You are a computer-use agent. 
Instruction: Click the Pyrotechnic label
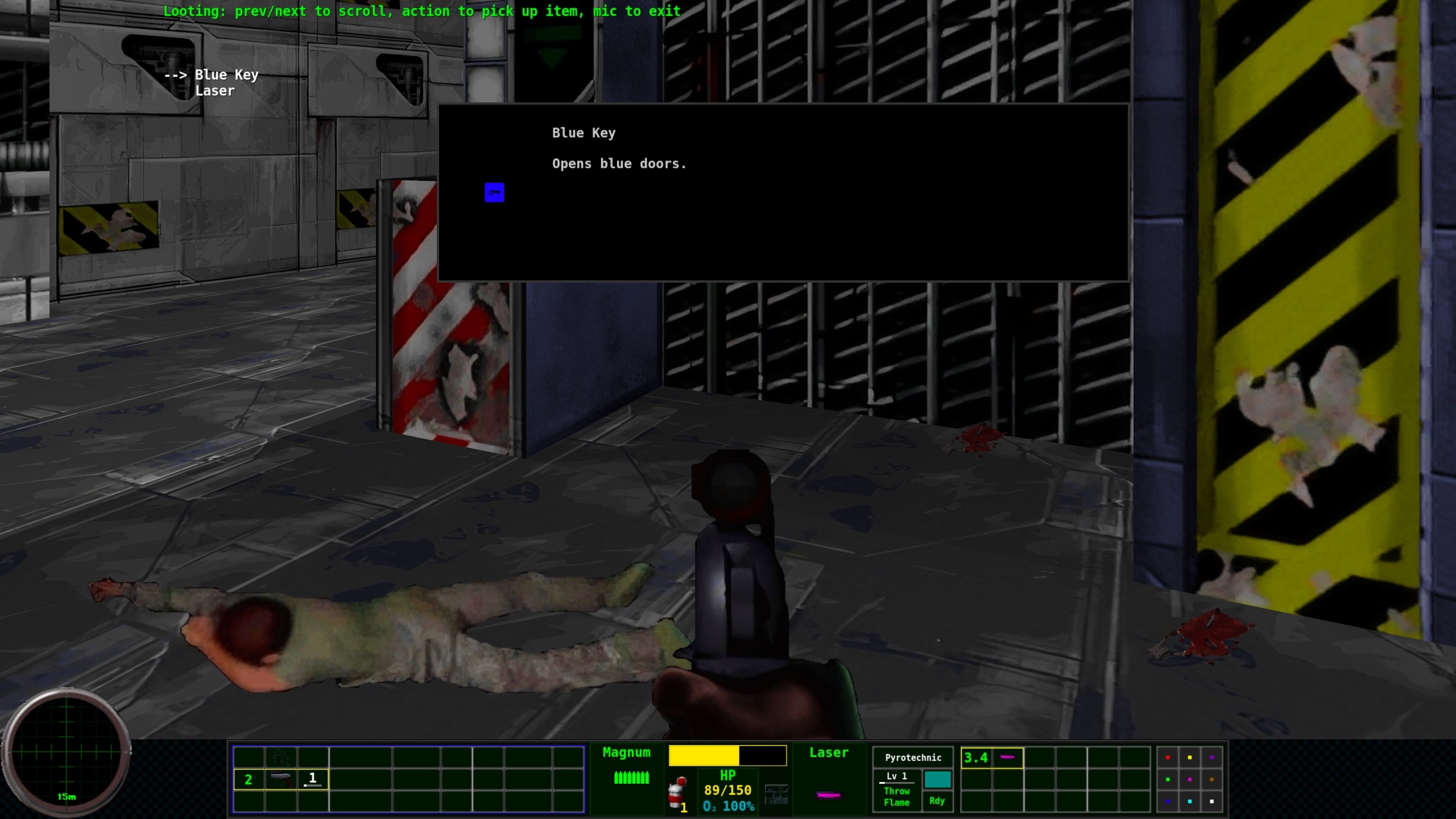[x=913, y=758]
